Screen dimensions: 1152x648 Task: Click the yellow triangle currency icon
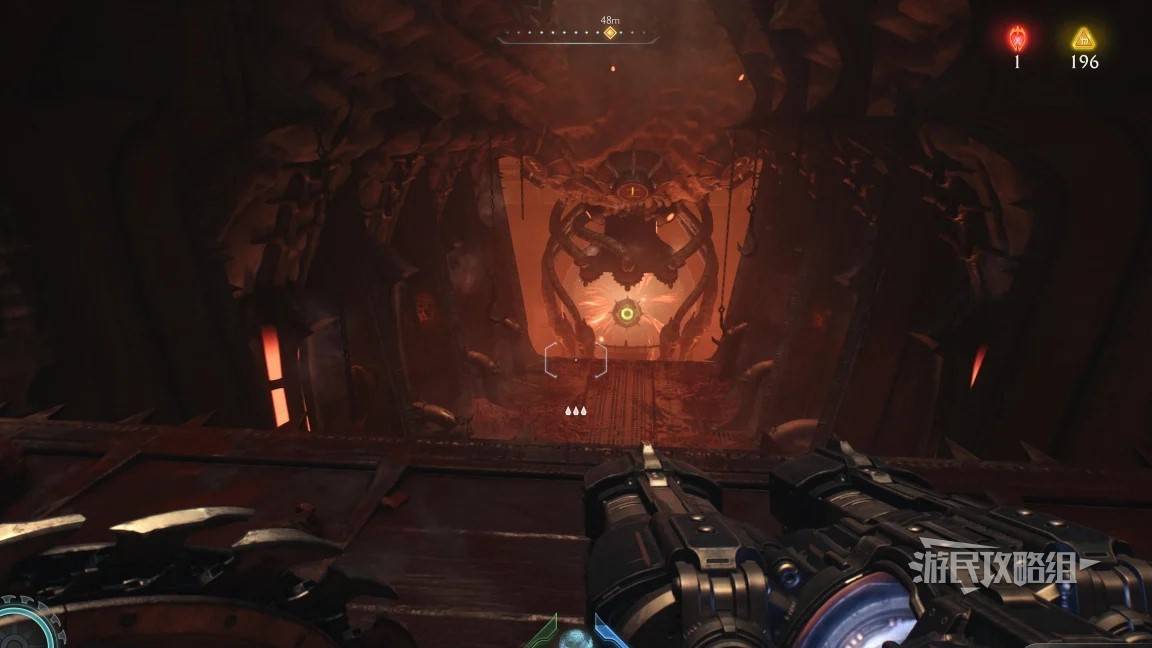(1083, 39)
